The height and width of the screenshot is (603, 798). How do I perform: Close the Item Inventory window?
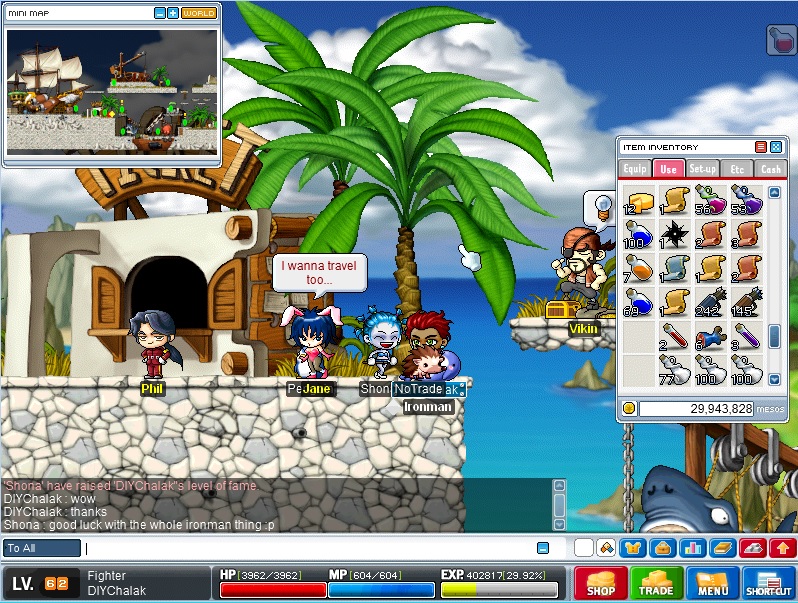[x=775, y=147]
